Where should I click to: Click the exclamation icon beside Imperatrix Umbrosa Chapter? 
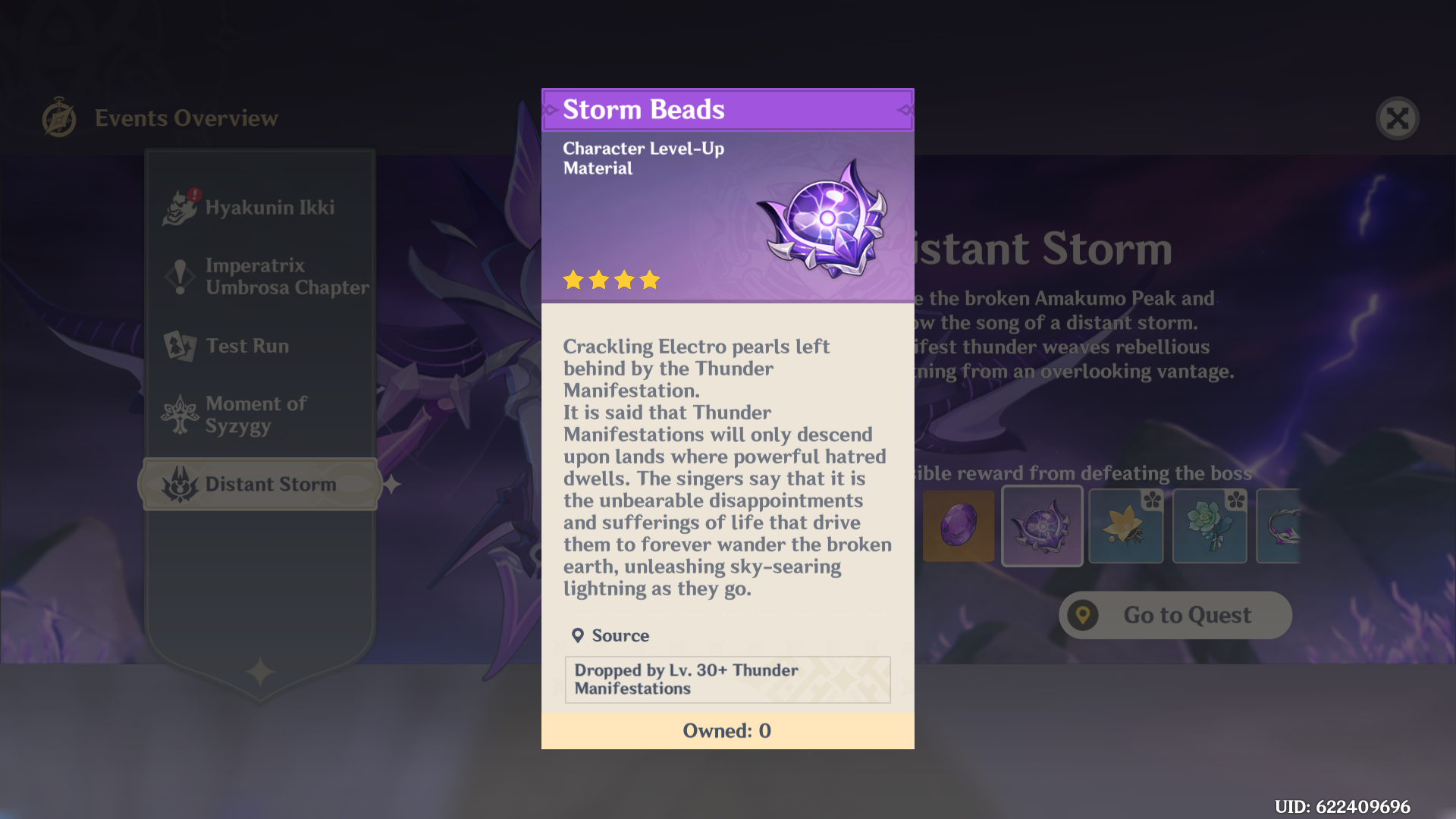point(179,276)
